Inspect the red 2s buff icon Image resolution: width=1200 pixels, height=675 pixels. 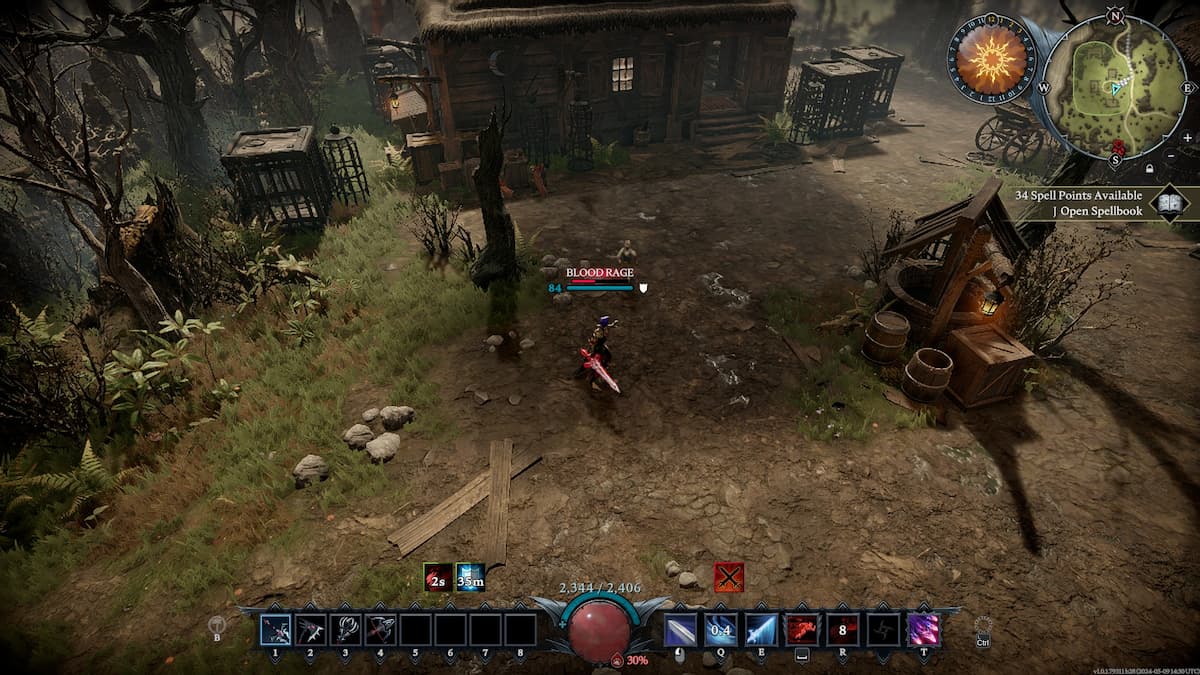pos(437,577)
